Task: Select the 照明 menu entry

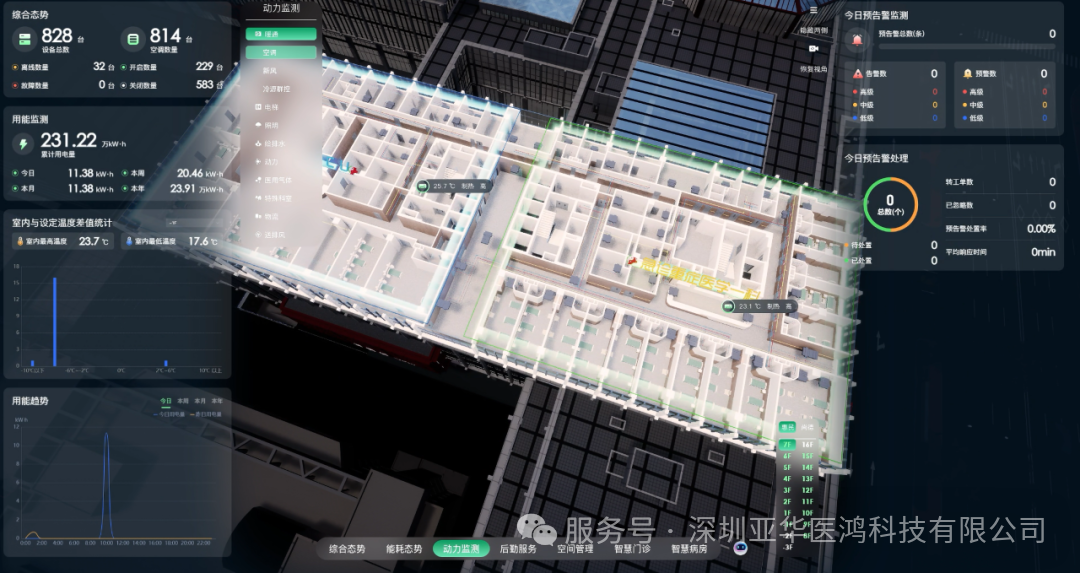Action: [x=271, y=126]
